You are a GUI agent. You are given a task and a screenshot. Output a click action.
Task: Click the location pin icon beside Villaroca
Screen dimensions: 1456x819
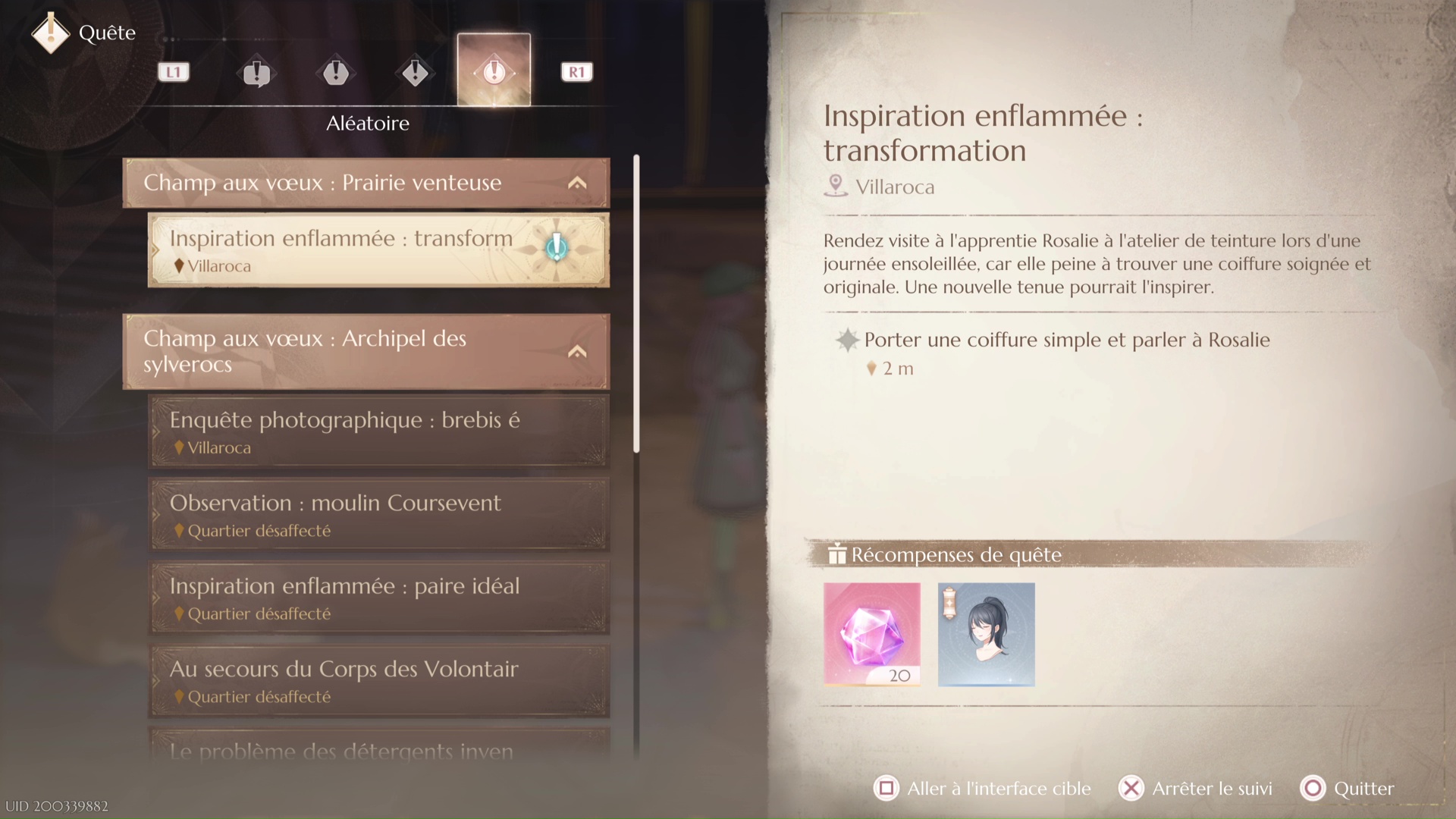coord(836,186)
